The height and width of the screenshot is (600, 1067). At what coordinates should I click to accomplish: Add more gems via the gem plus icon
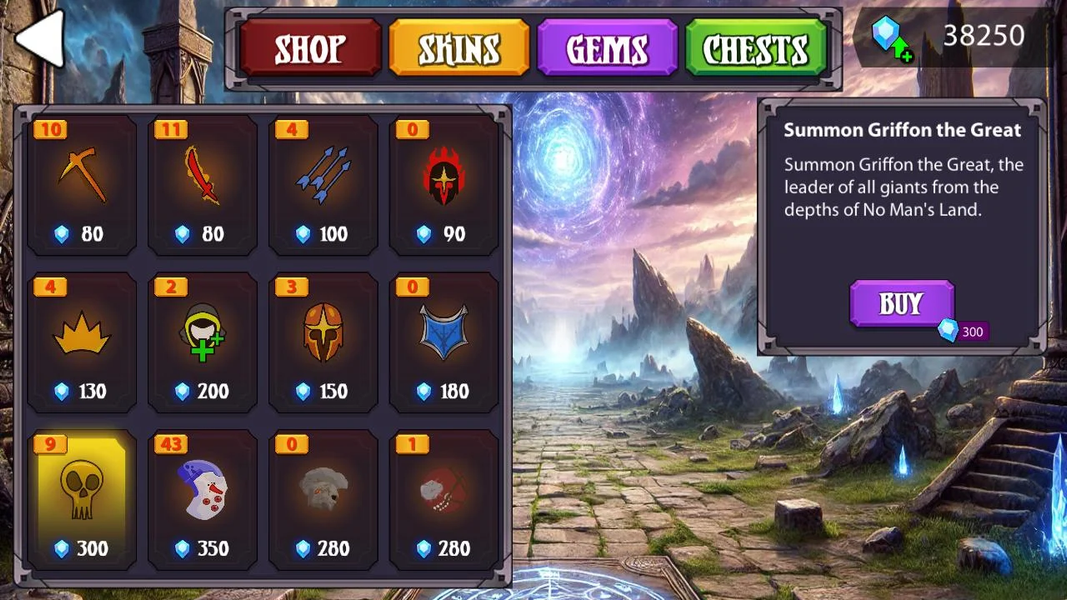891,38
